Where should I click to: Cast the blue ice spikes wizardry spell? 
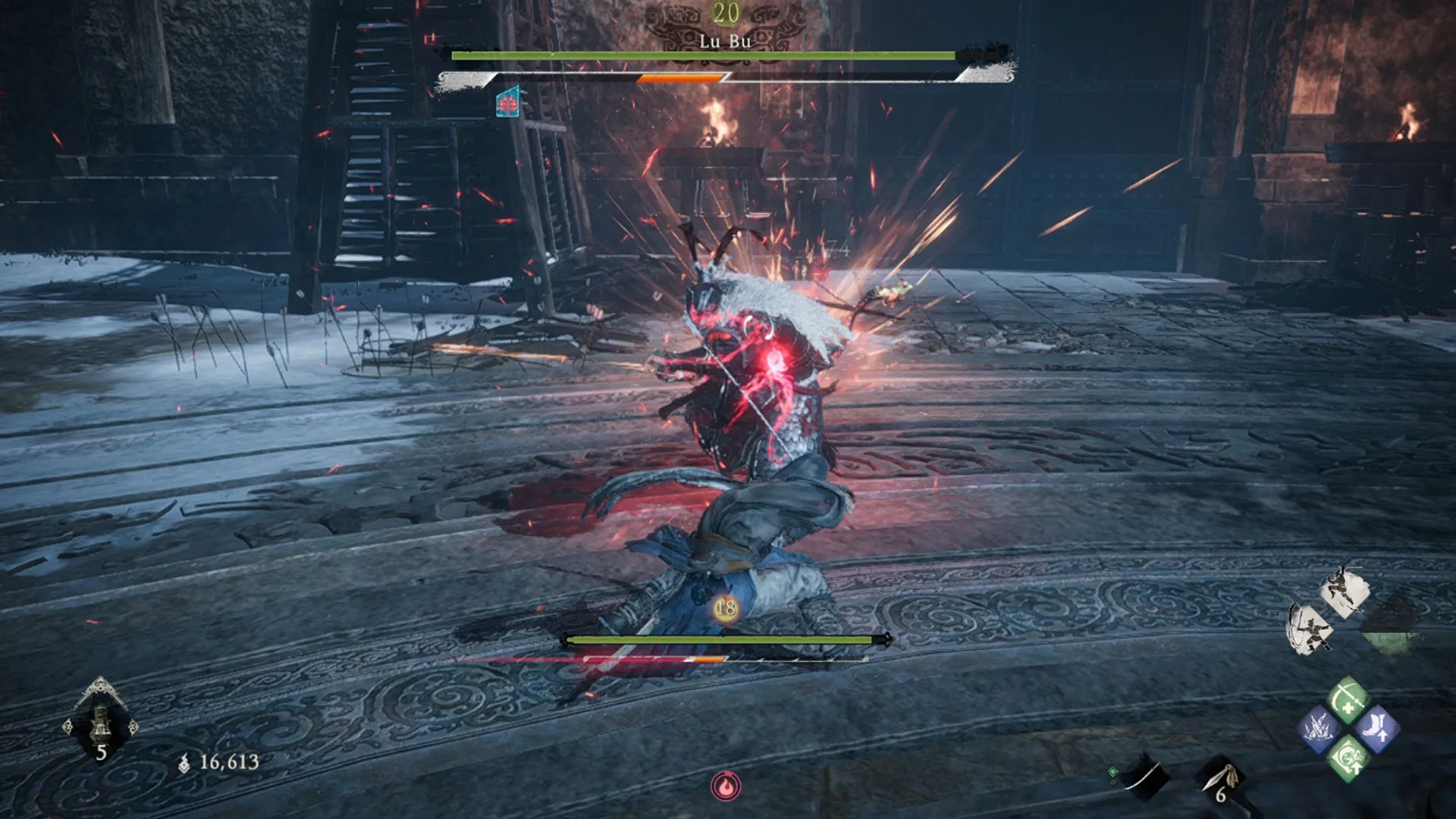tap(1319, 730)
